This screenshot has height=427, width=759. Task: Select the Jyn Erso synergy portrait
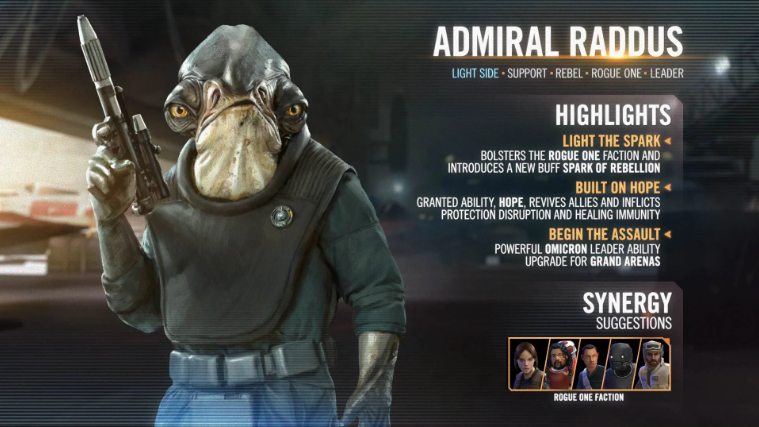(525, 364)
